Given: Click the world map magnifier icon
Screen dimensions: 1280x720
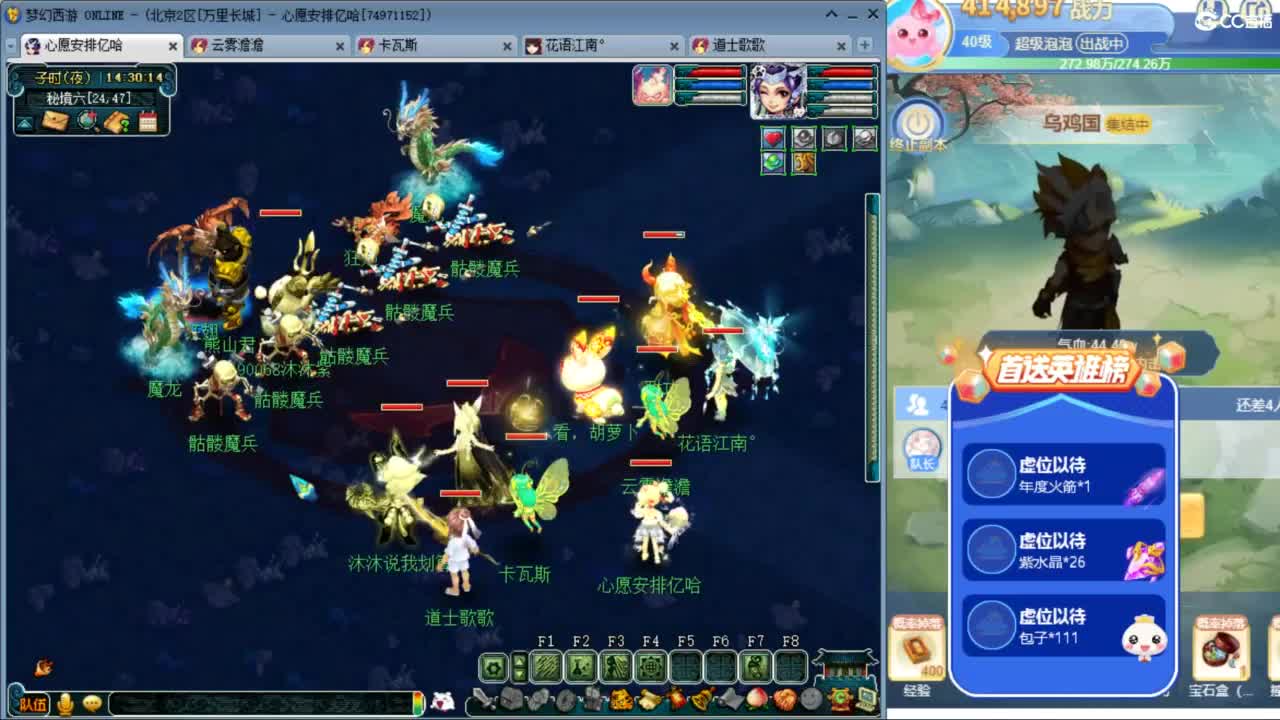Looking at the screenshot, I should (87, 120).
